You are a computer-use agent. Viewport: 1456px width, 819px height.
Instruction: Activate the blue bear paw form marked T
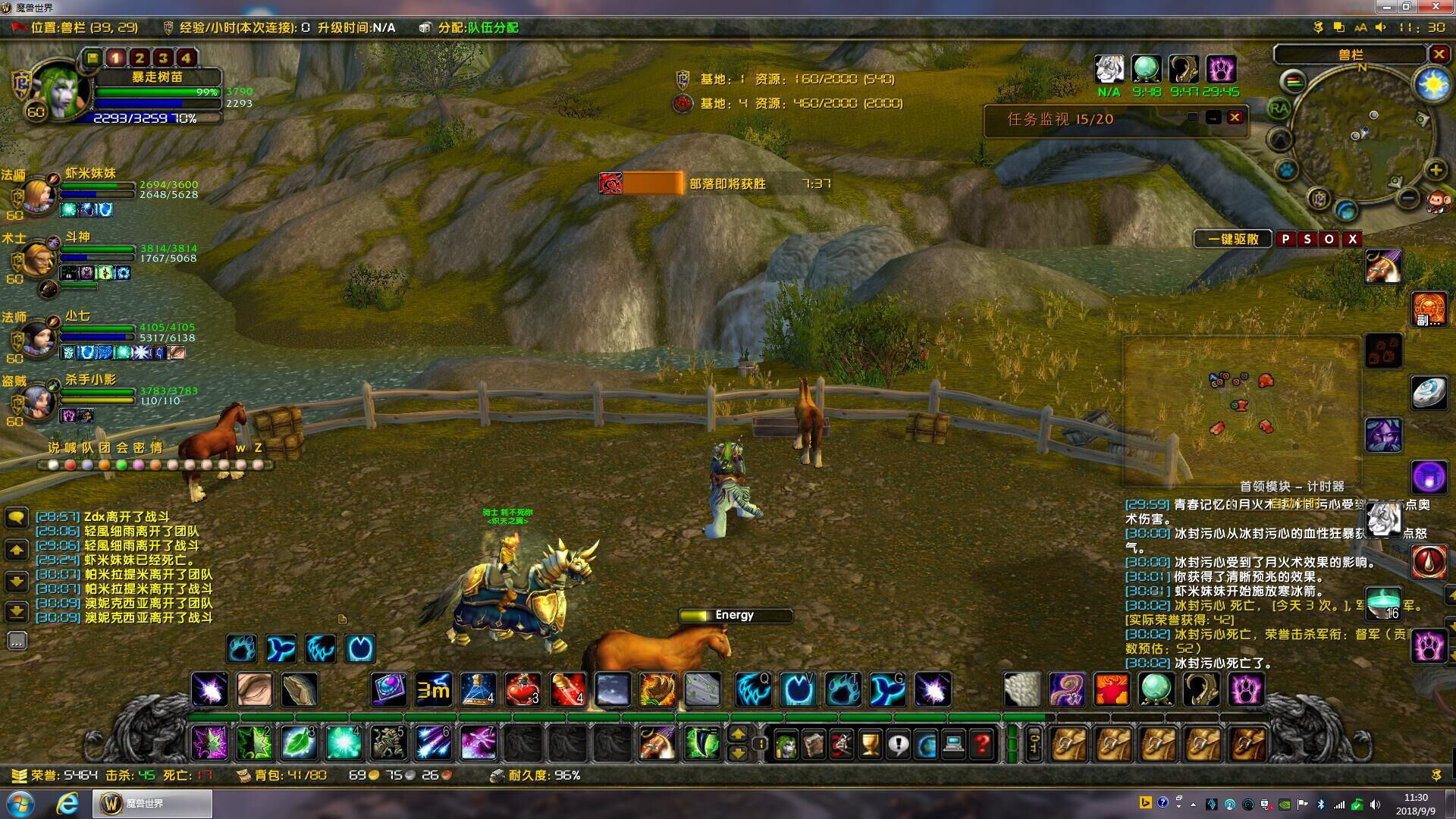click(843, 689)
